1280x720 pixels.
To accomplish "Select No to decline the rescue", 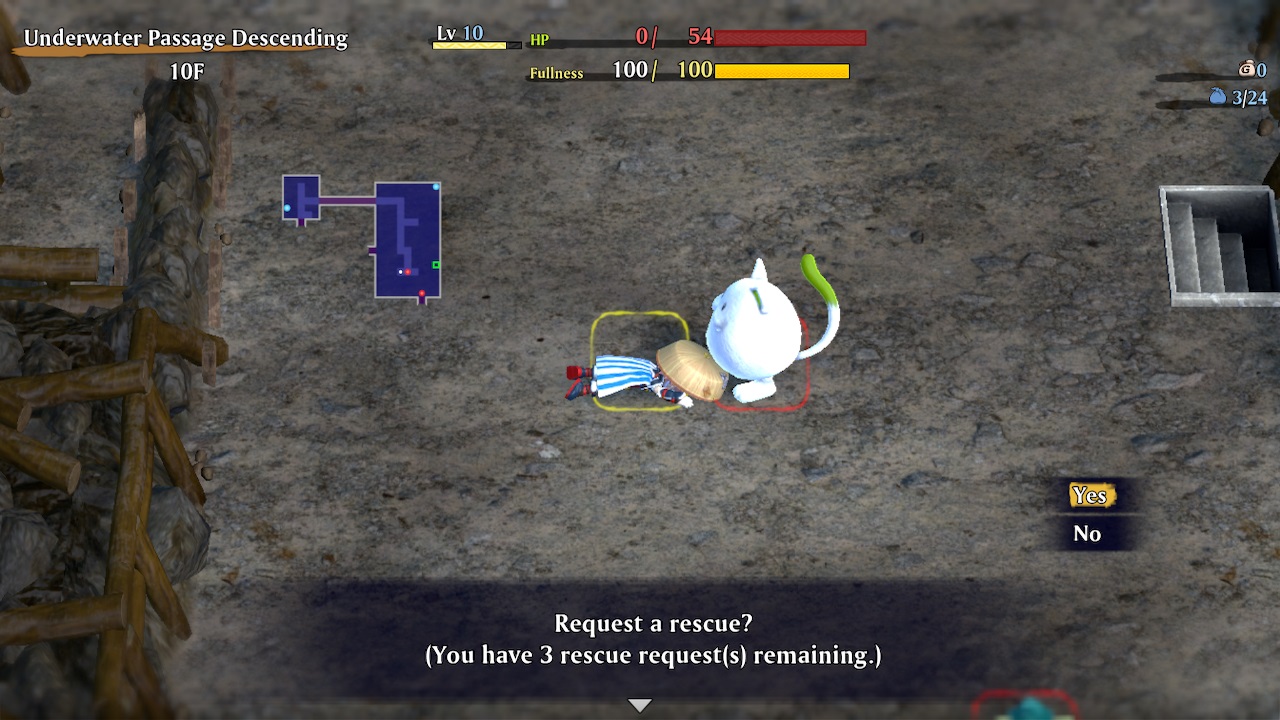I will coord(1088,533).
